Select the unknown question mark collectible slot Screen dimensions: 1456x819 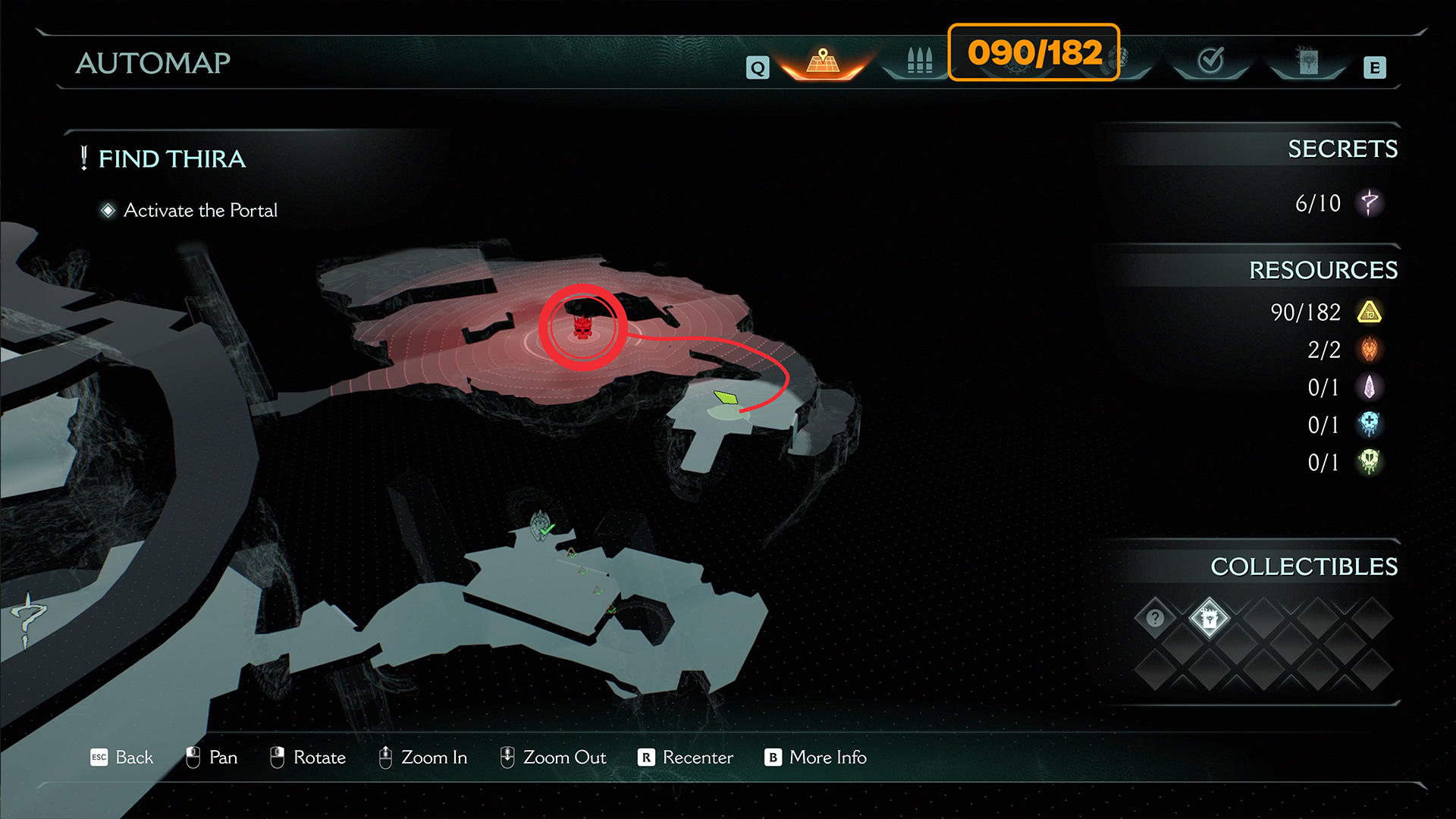coord(1155,618)
